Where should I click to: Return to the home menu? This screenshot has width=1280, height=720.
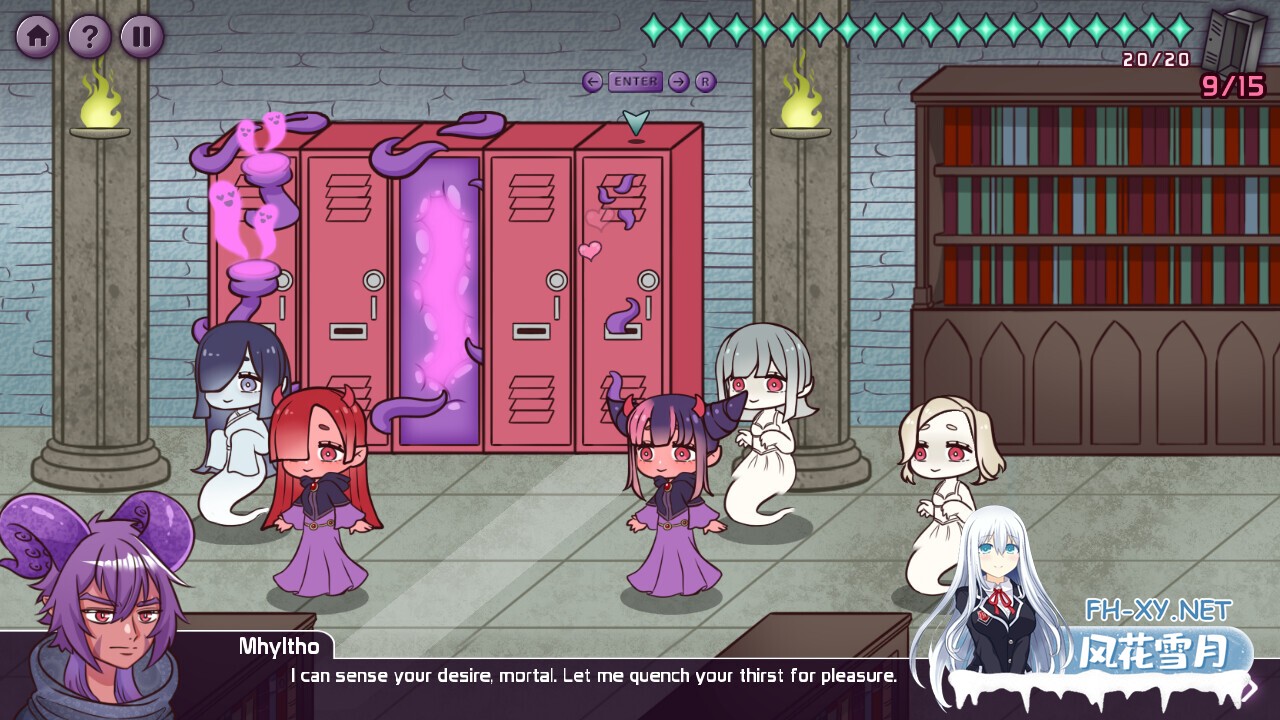(37, 37)
